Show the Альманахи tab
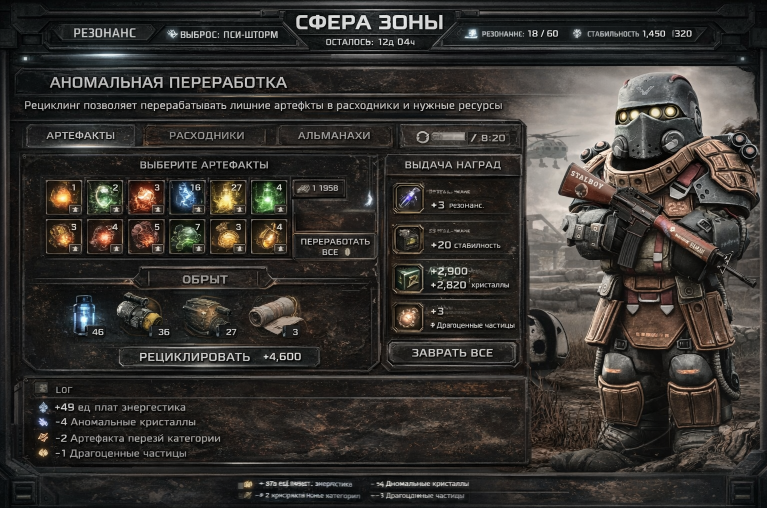 coord(334,136)
